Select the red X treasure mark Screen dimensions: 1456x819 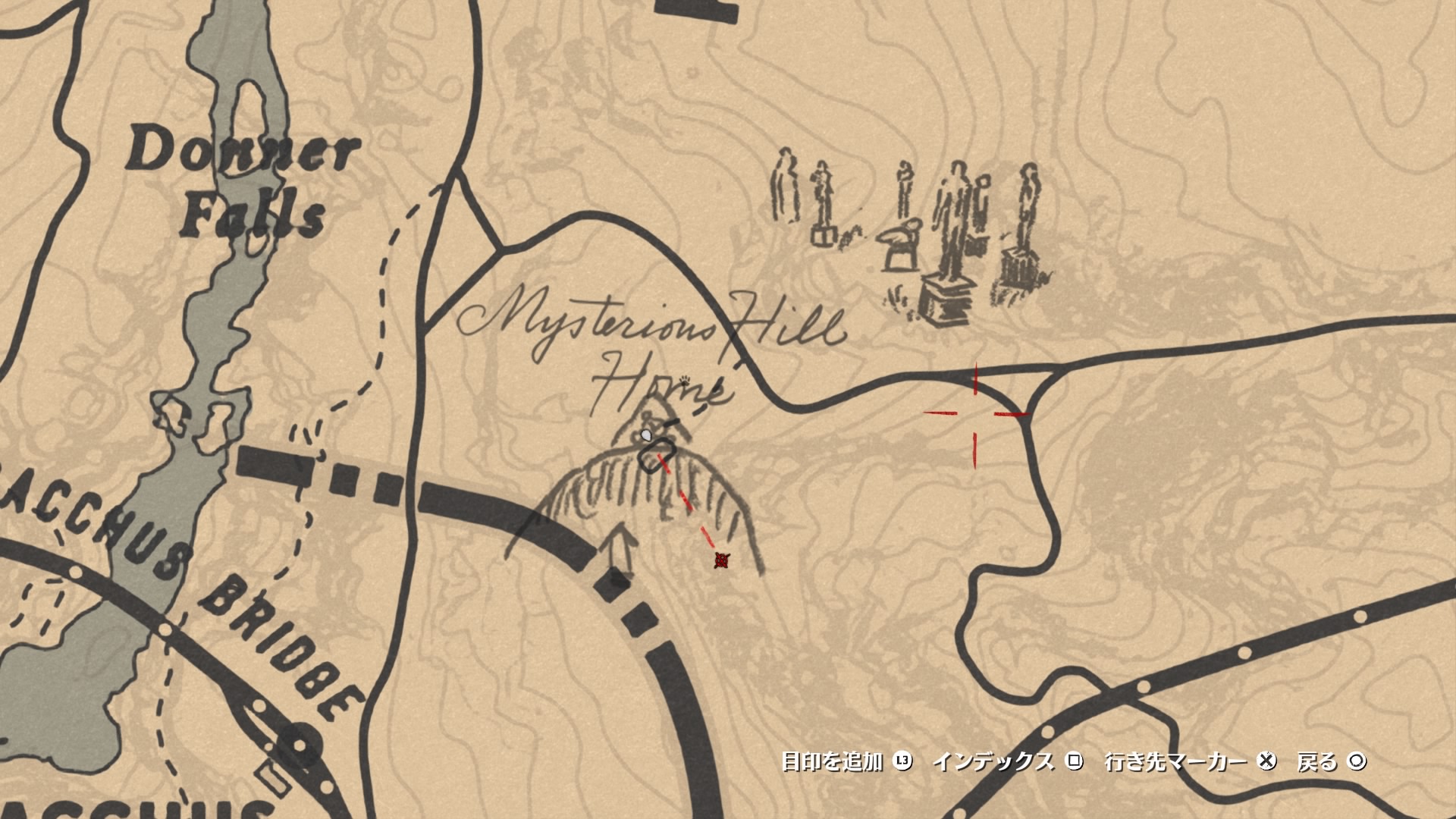coord(720,561)
